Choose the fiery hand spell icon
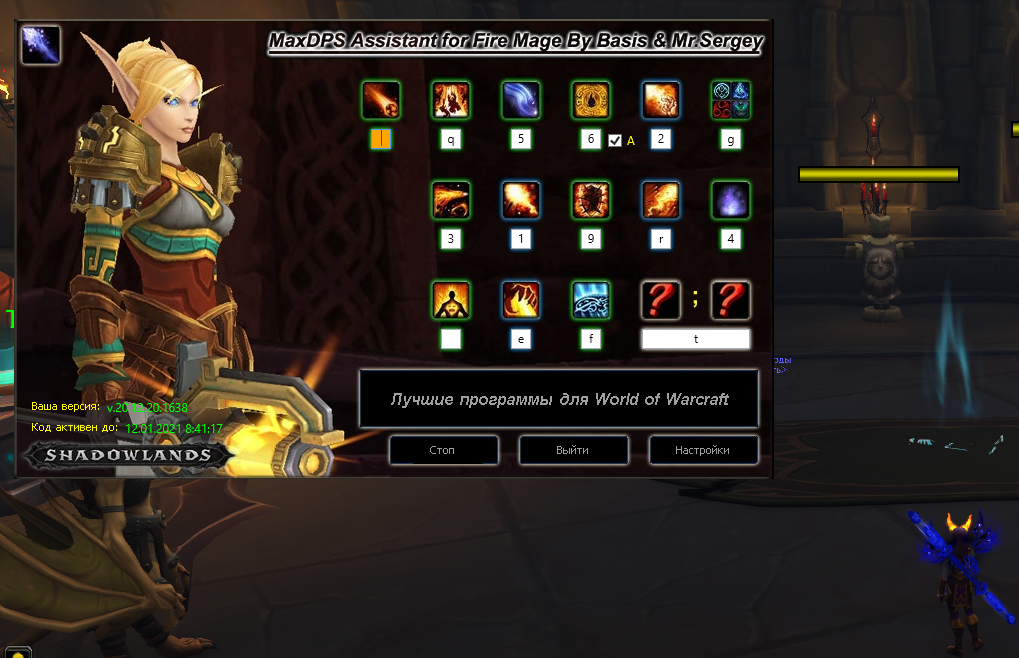The image size is (1019, 658). pyautogui.click(x=521, y=300)
